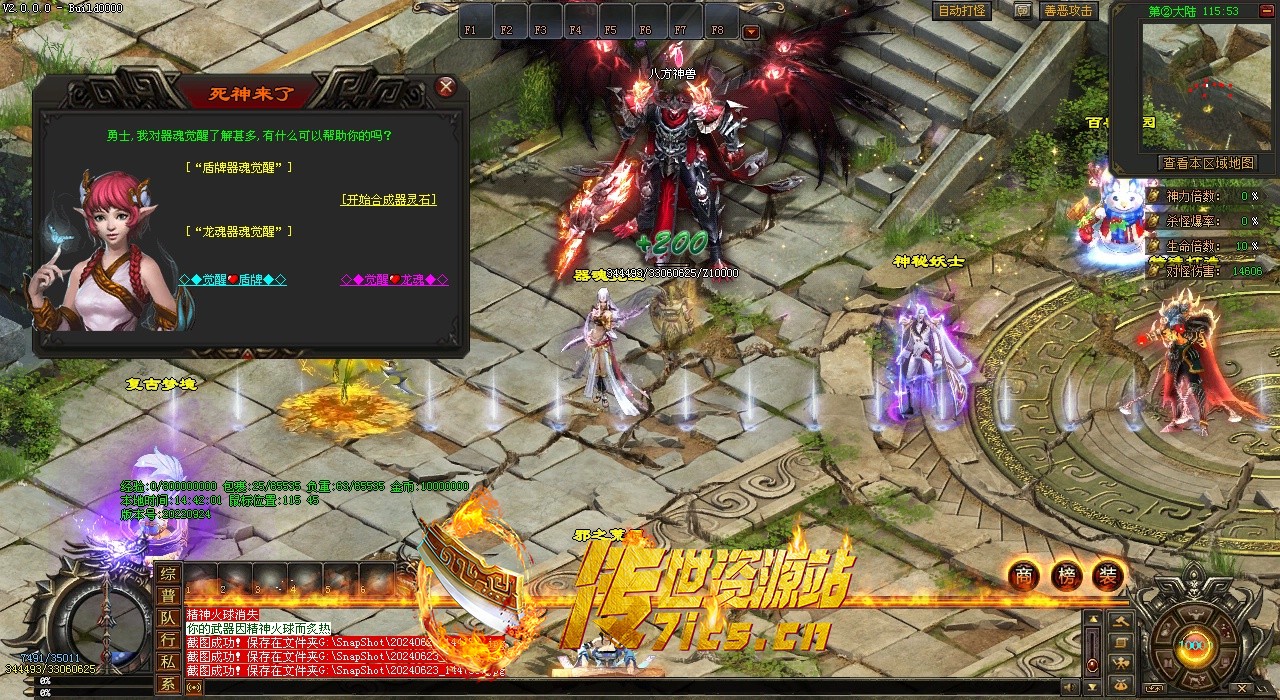The image size is (1280, 700).
Task: Switch to the 综 chat channel tab
Action: [168, 574]
